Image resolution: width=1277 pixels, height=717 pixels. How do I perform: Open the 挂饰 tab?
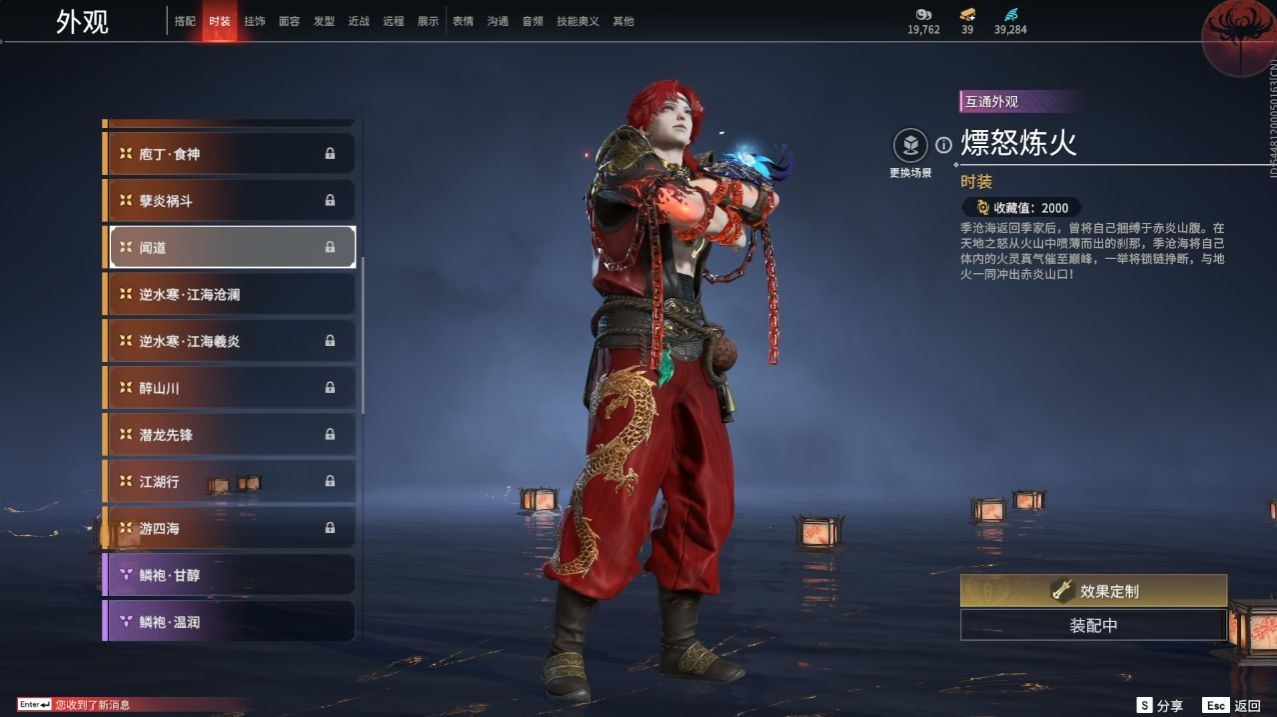255,21
